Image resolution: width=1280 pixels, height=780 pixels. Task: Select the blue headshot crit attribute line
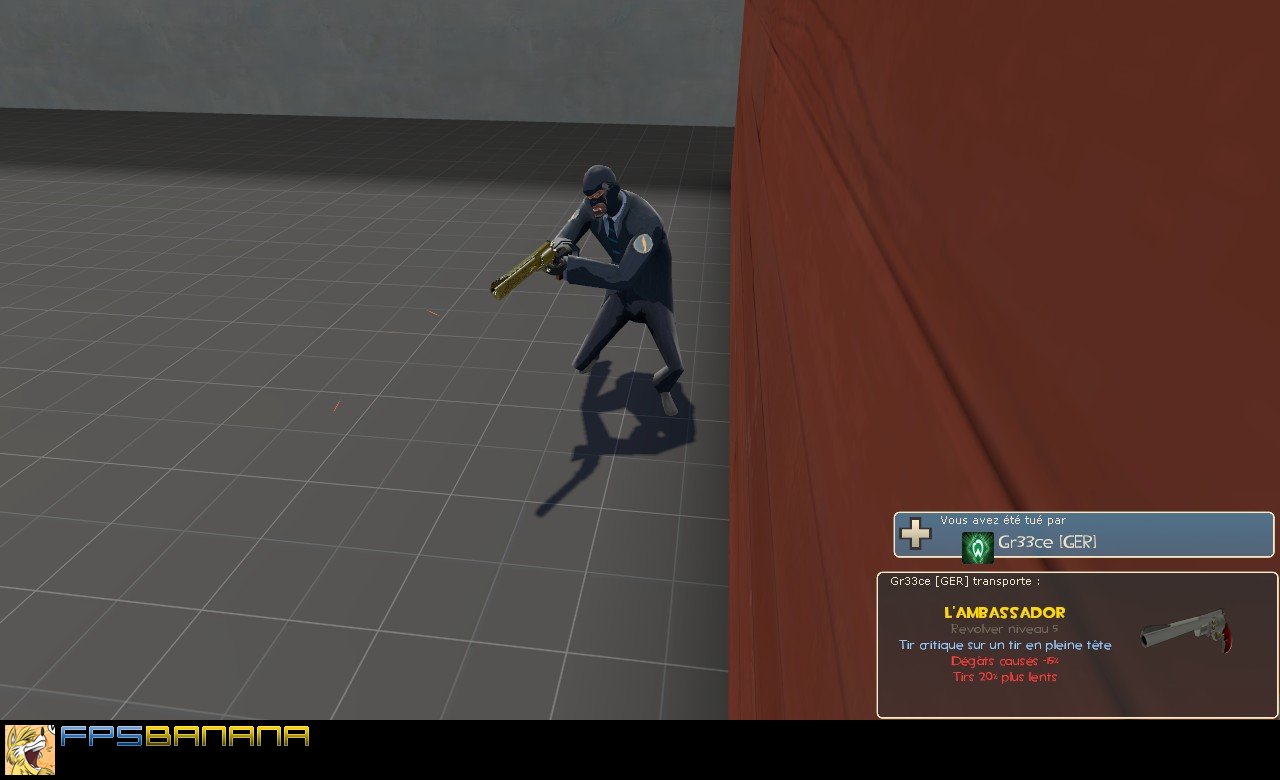coord(1004,645)
